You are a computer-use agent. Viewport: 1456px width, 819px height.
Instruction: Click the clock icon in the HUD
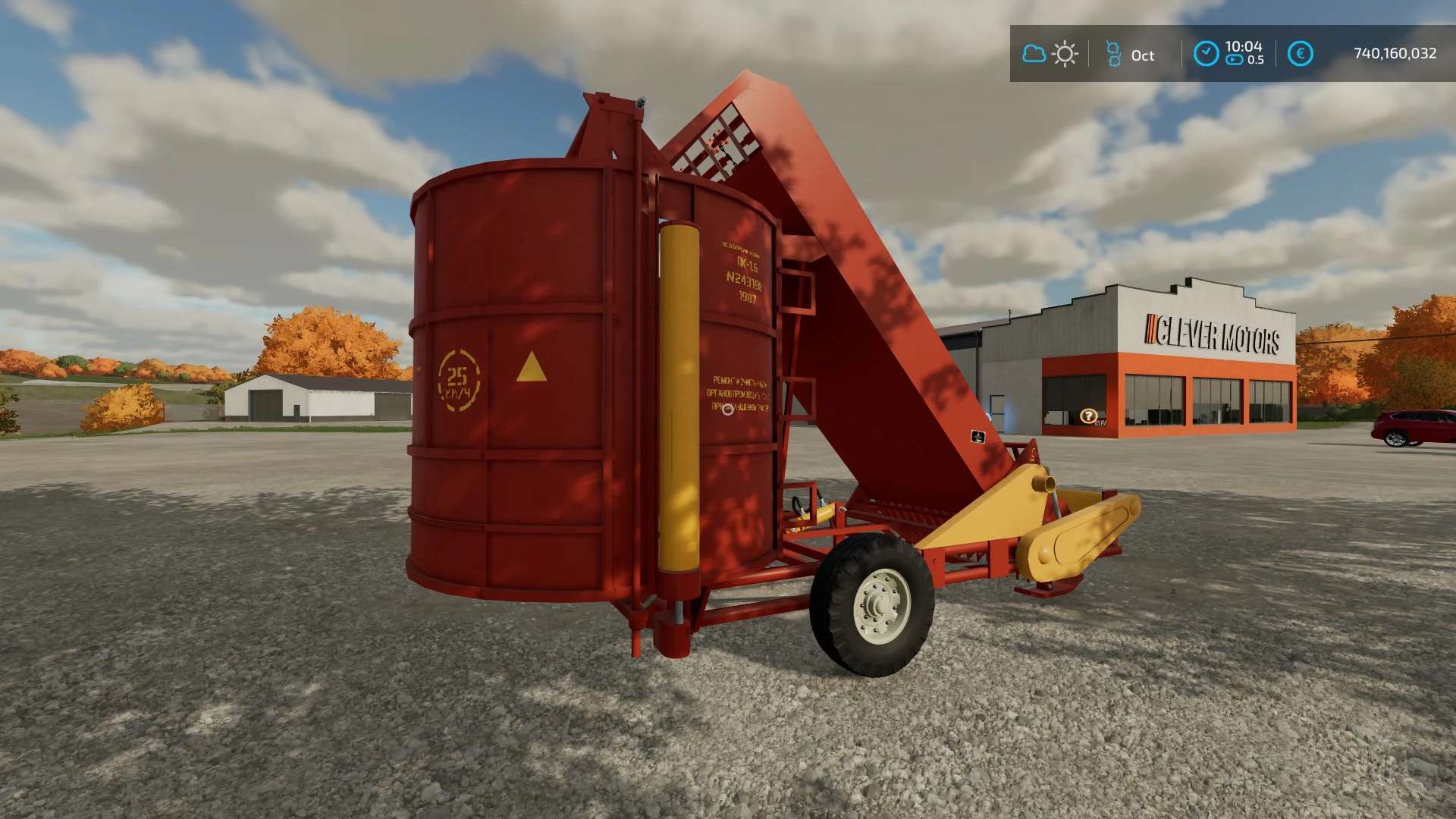1206,53
